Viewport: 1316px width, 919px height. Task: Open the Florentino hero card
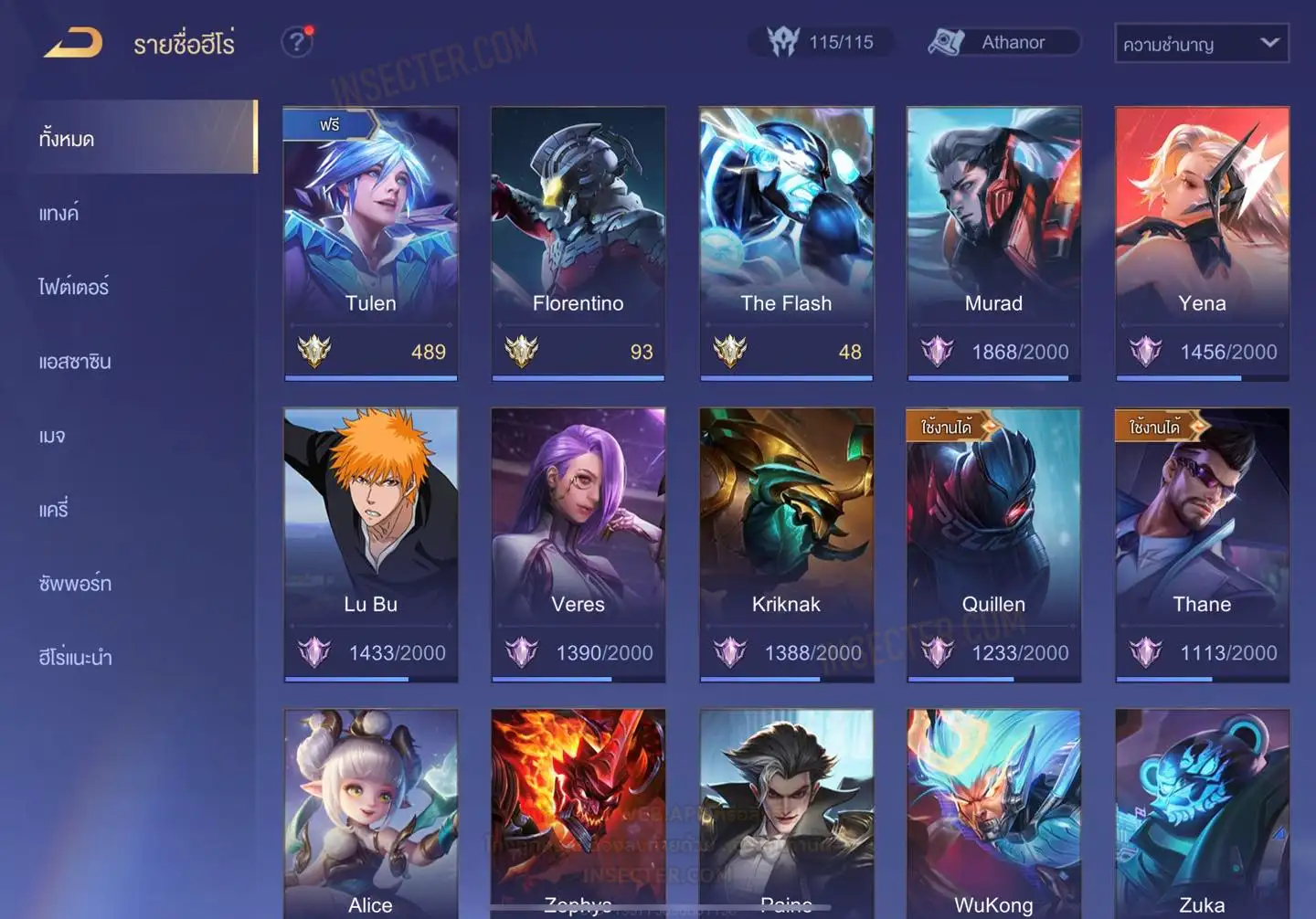[x=578, y=242]
